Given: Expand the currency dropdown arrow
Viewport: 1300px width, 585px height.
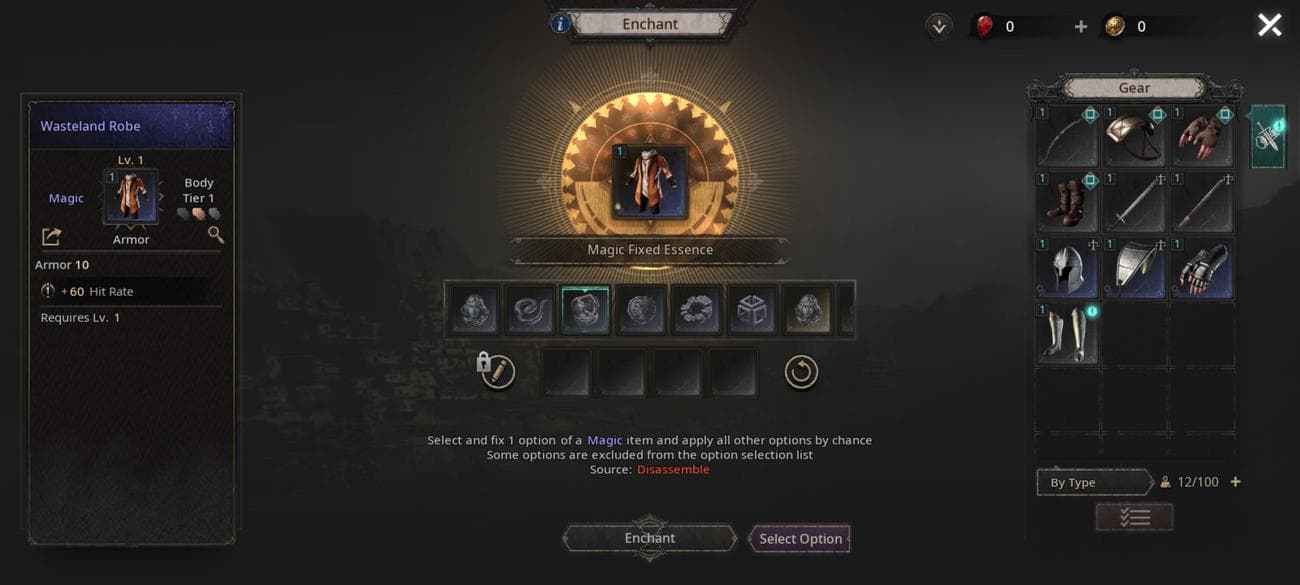Looking at the screenshot, I should click(x=938, y=27).
